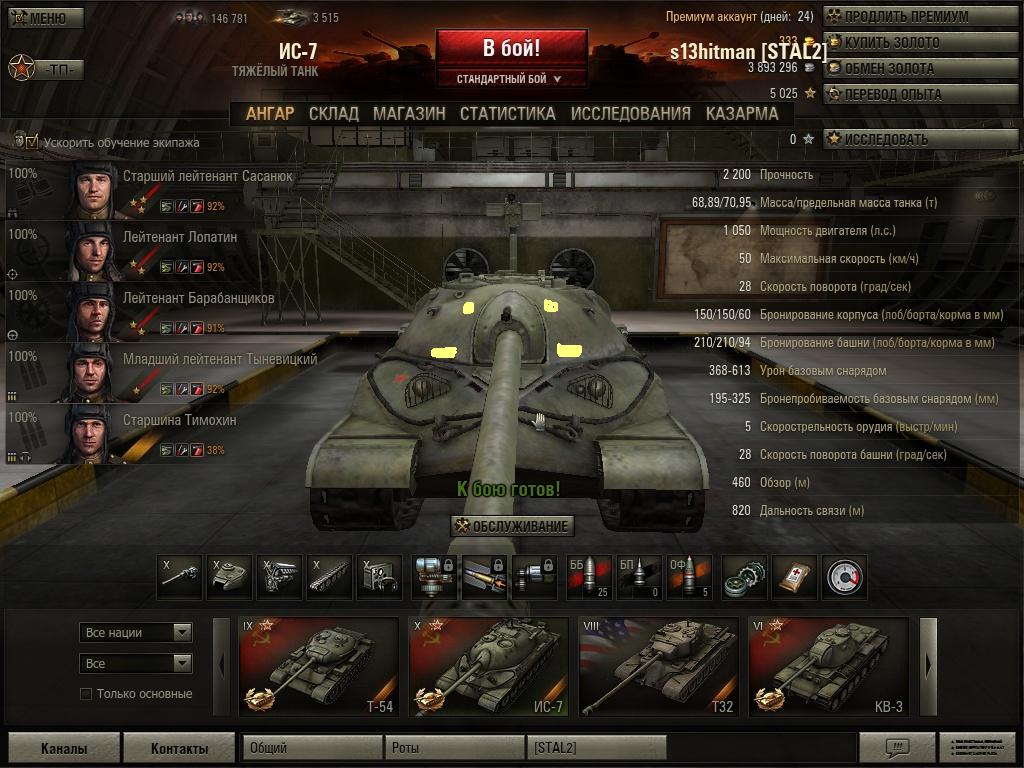Open the МАГАЗИН tab
This screenshot has height=768, width=1024.
[x=409, y=113]
